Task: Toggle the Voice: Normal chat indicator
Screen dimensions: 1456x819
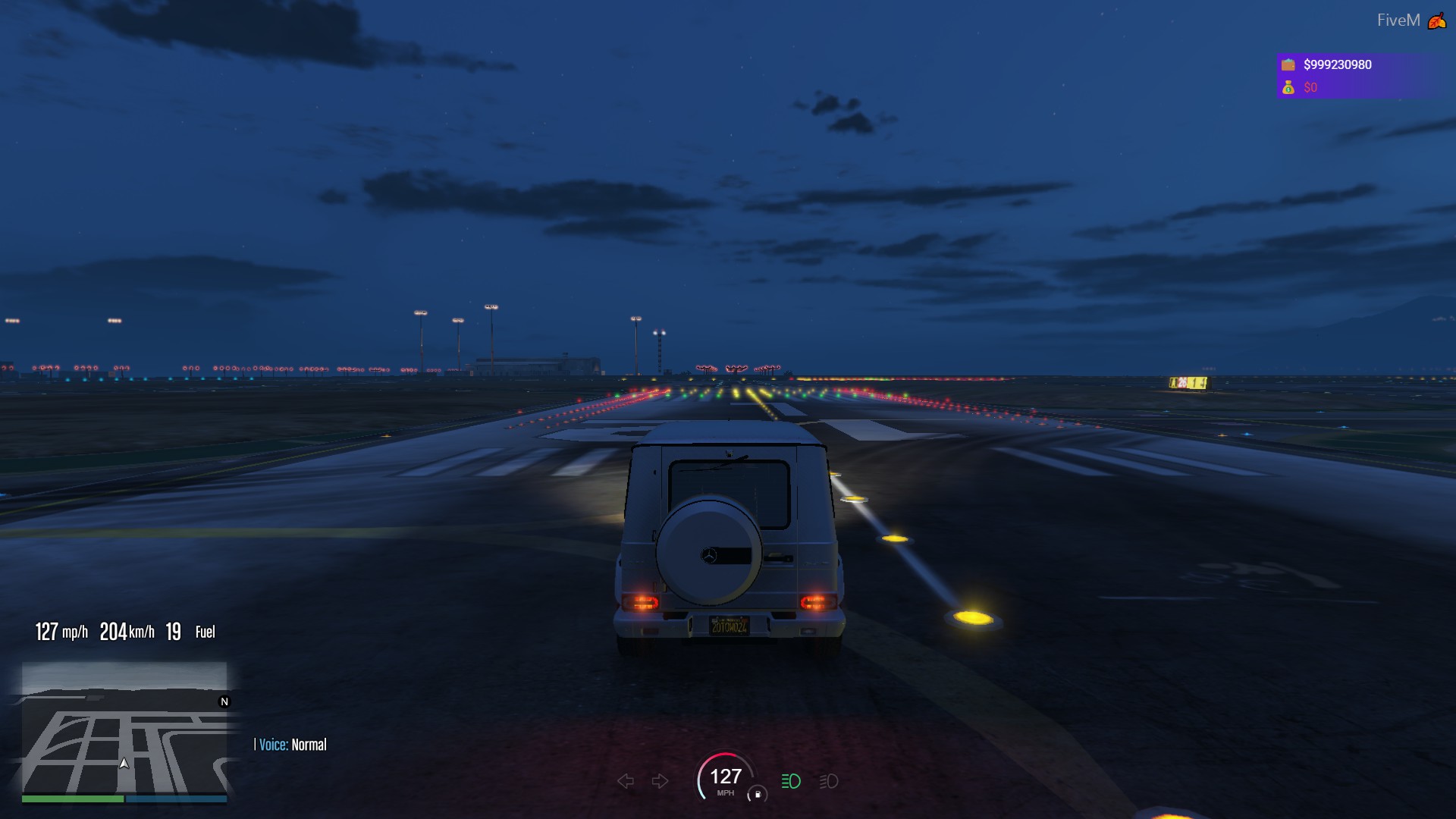Action: click(290, 745)
